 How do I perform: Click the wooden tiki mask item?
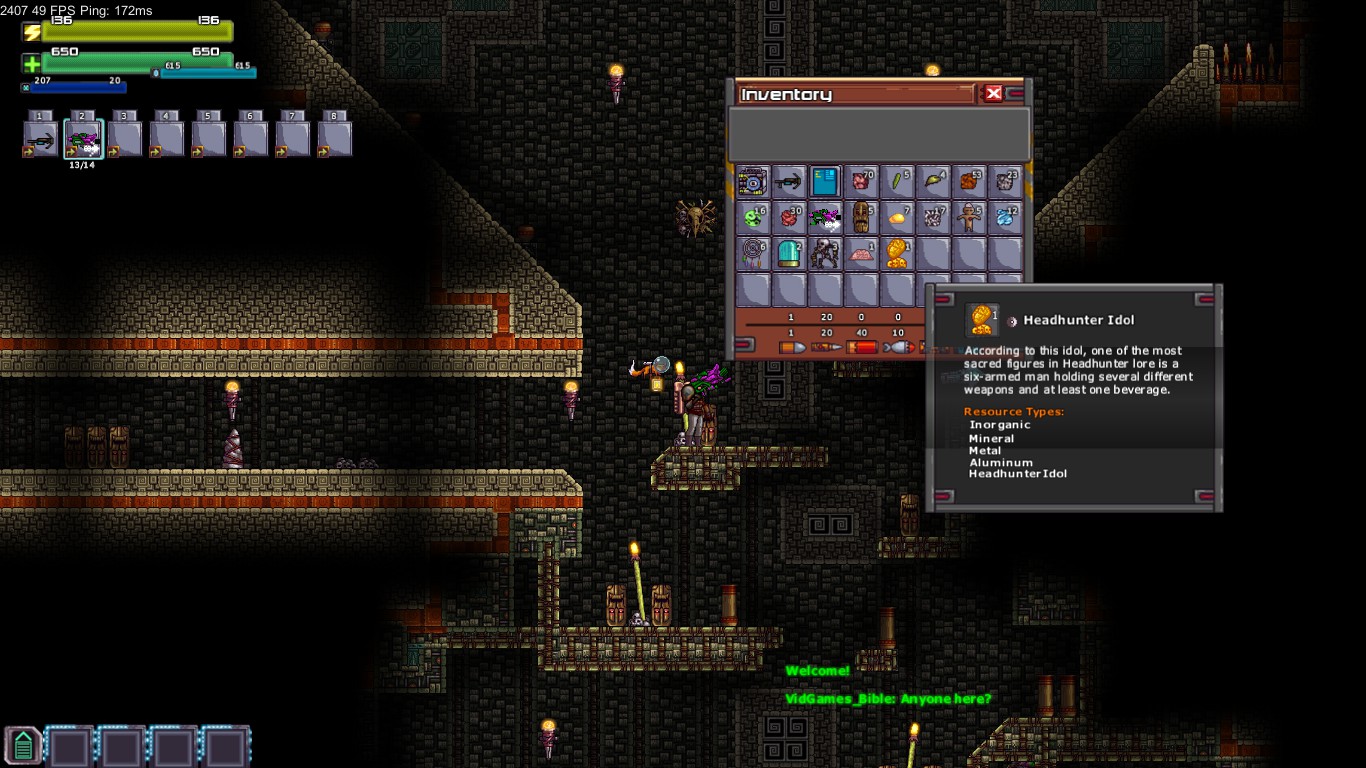(x=861, y=218)
